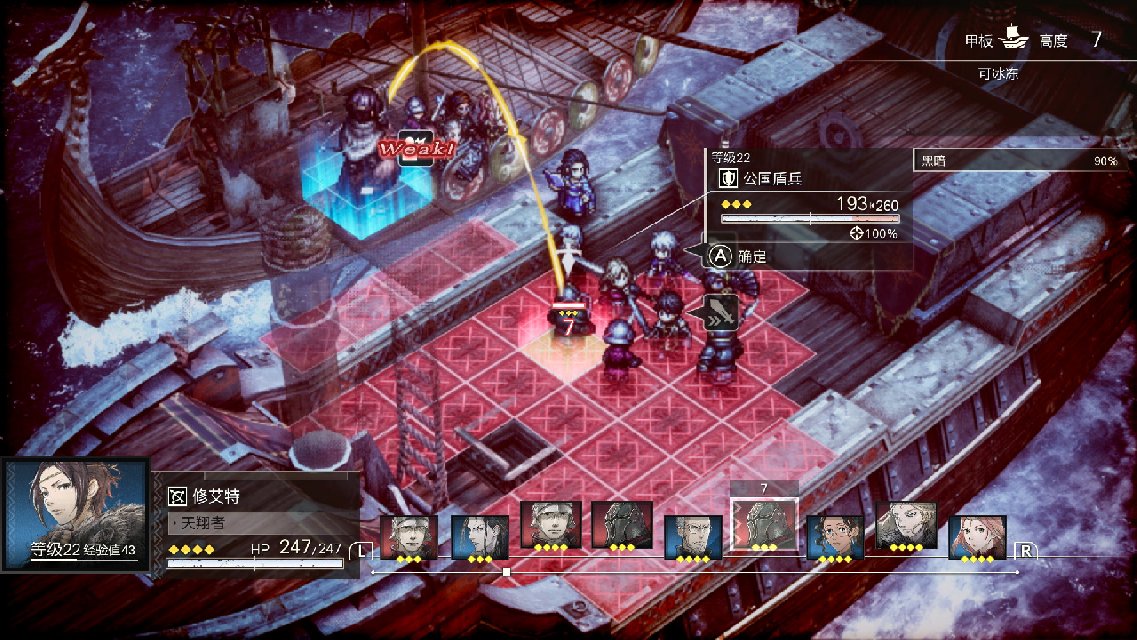The image size is (1137, 640).
Task: Select the blond long-haired turn order portrait
Action: [x=906, y=524]
